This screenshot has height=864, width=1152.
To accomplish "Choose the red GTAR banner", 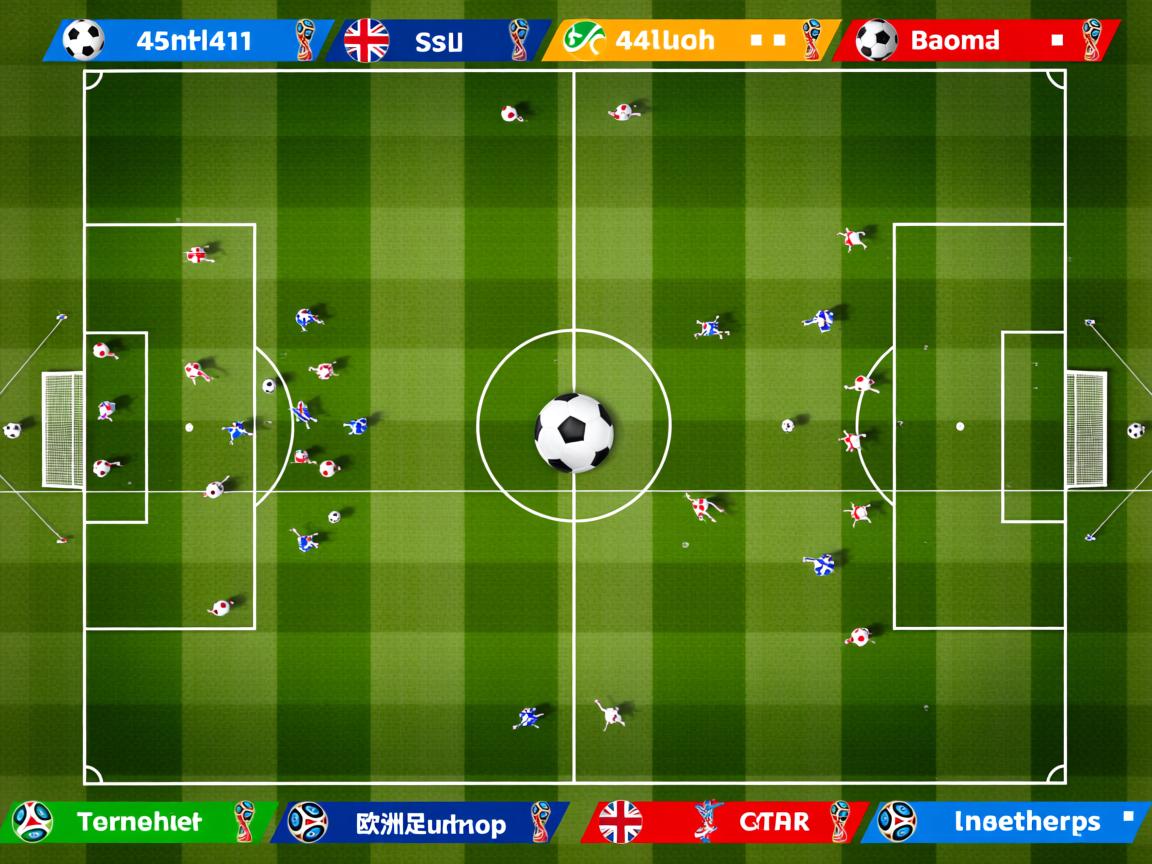I will pos(725,822).
